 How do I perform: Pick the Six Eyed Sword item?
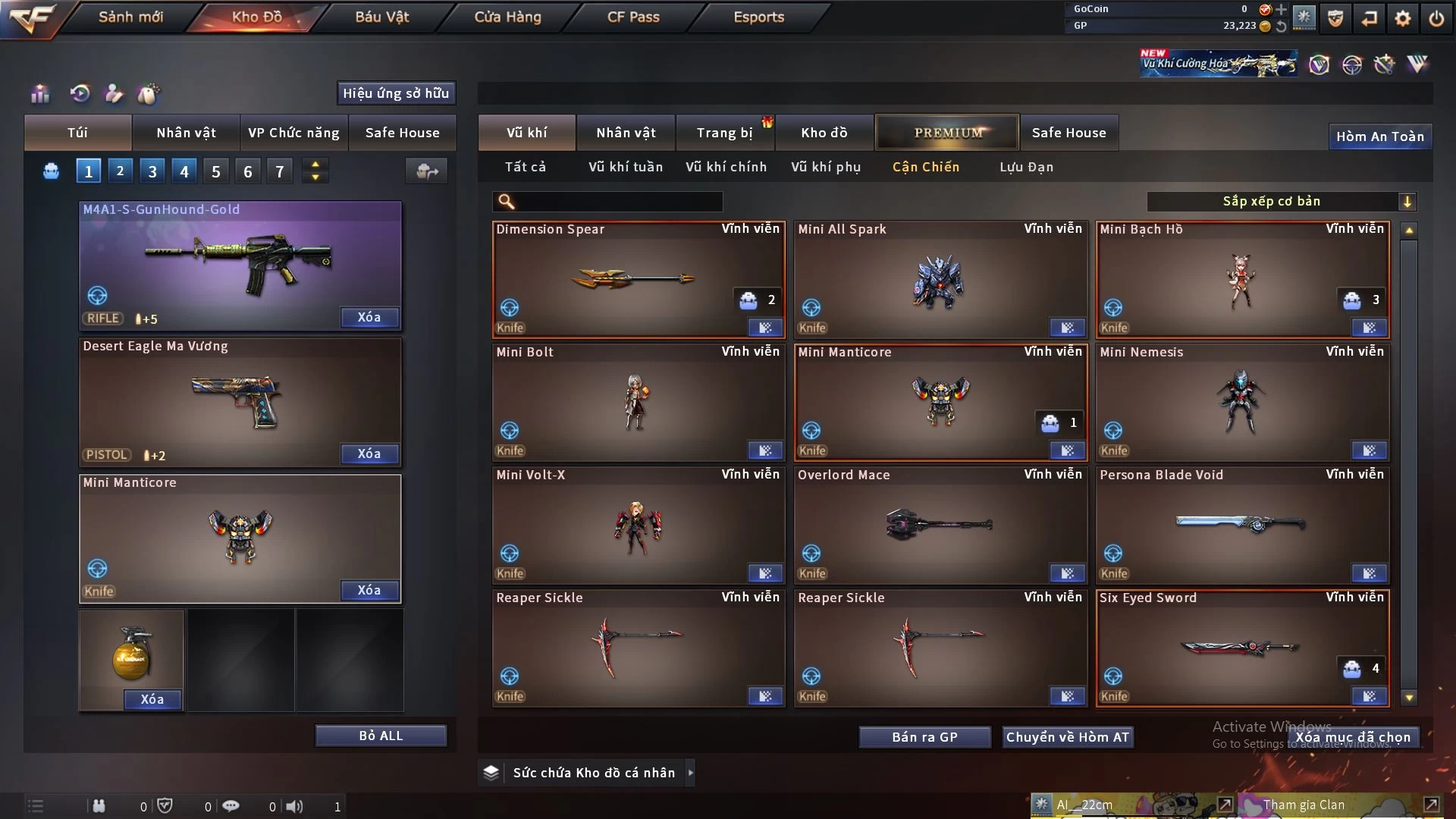pyautogui.click(x=1241, y=648)
